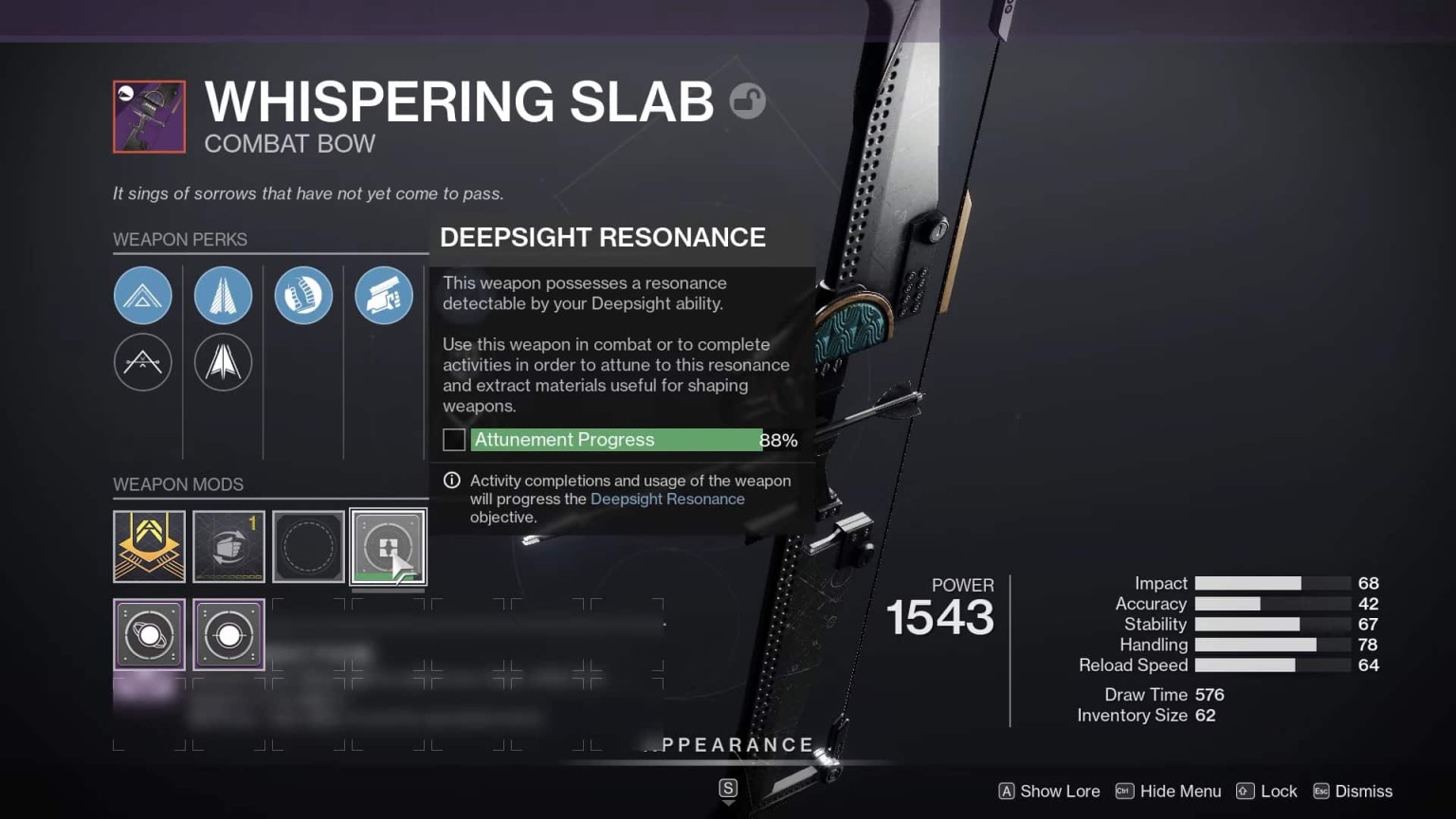Toggle Lock on the weapon from the bottom bar
Screen dimensions: 1456x819
click(1266, 791)
